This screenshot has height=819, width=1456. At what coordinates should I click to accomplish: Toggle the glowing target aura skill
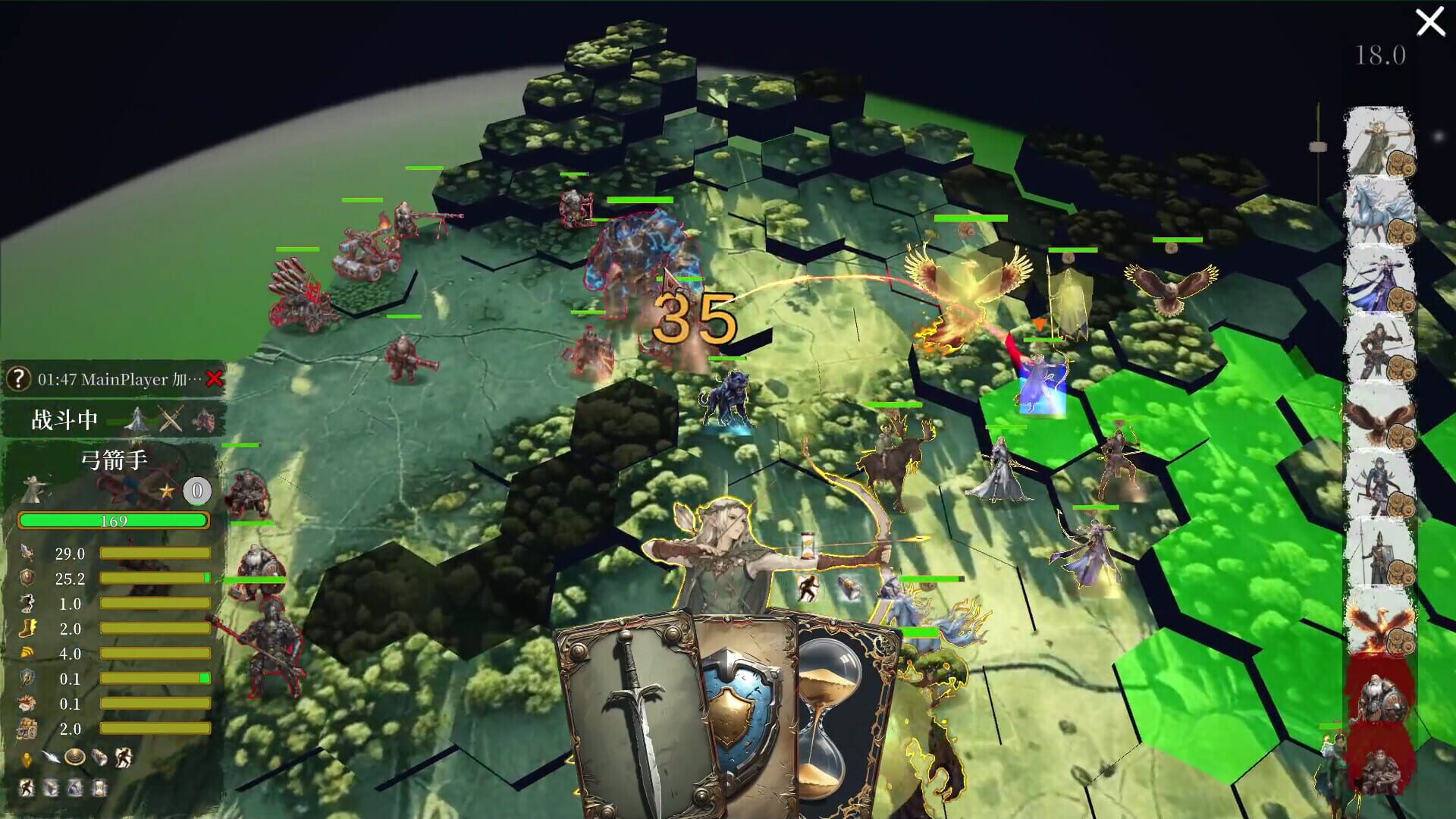74,756
